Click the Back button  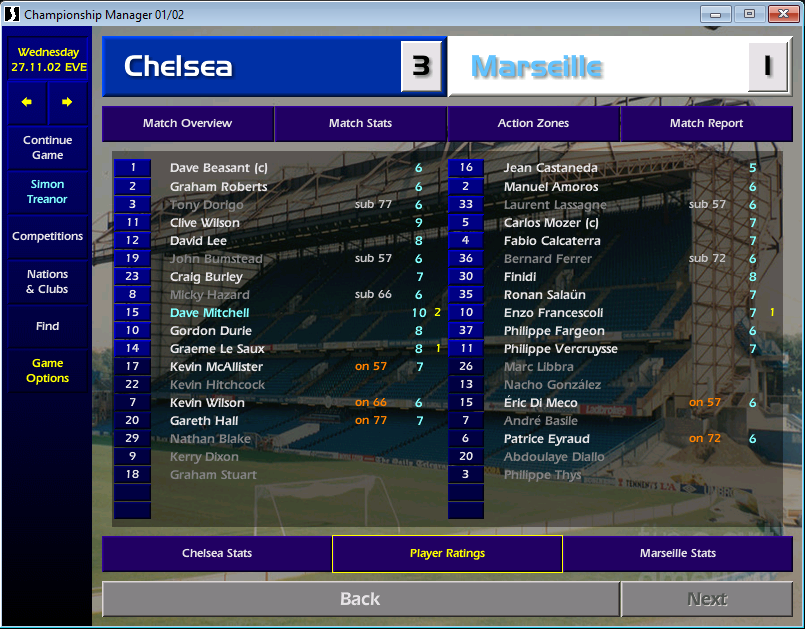click(360, 599)
